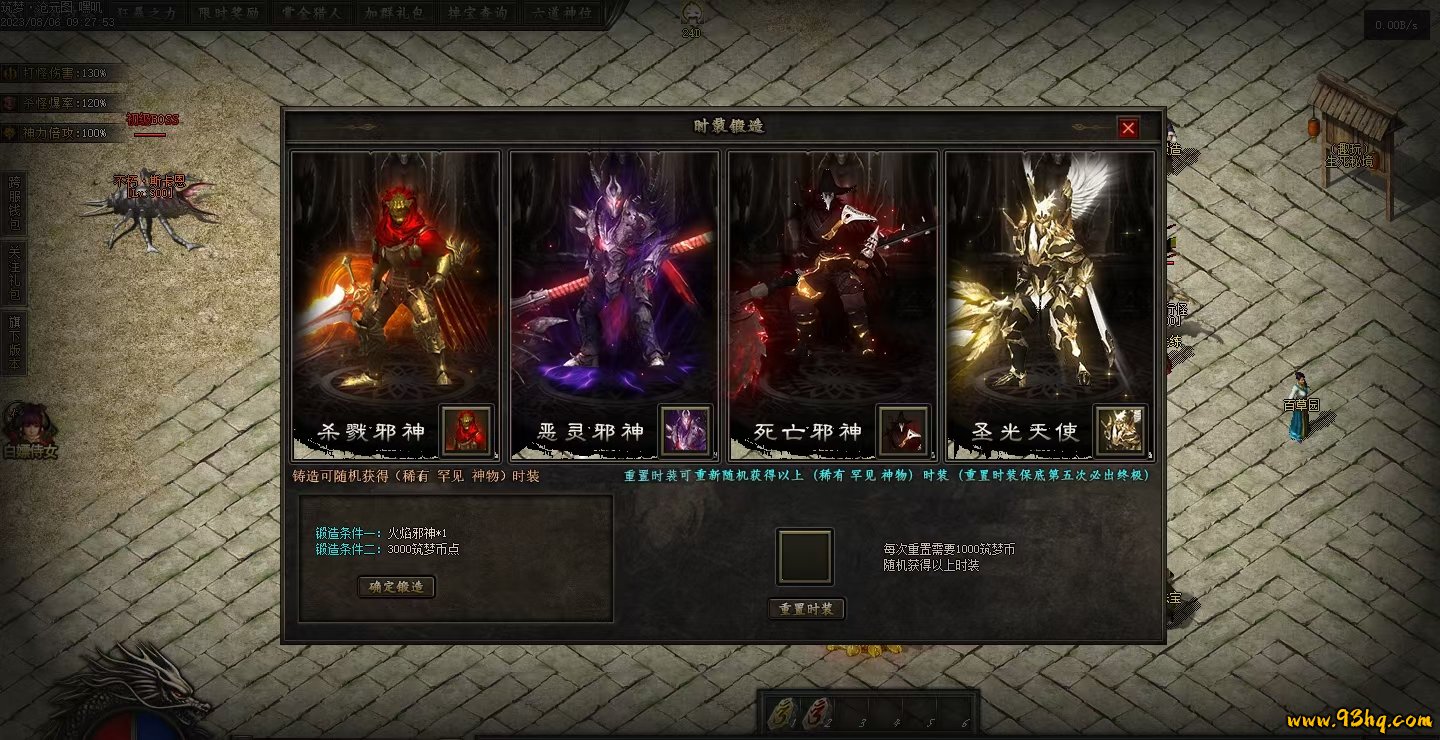Open the 赏金猎人 menu
Image resolution: width=1440 pixels, height=740 pixels.
(x=308, y=14)
